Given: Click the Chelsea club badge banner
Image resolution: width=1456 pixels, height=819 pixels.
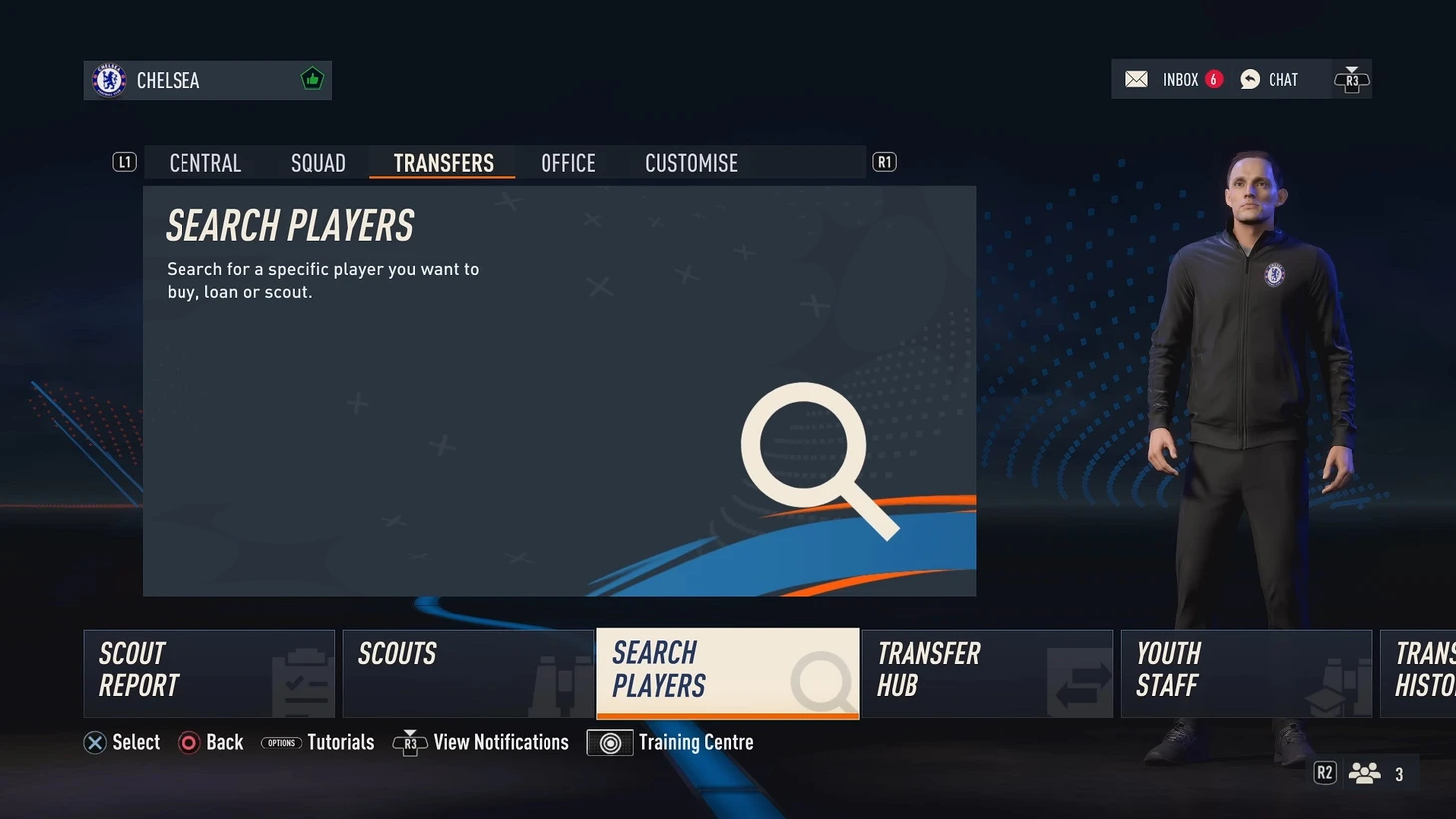Looking at the screenshot, I should [207, 80].
